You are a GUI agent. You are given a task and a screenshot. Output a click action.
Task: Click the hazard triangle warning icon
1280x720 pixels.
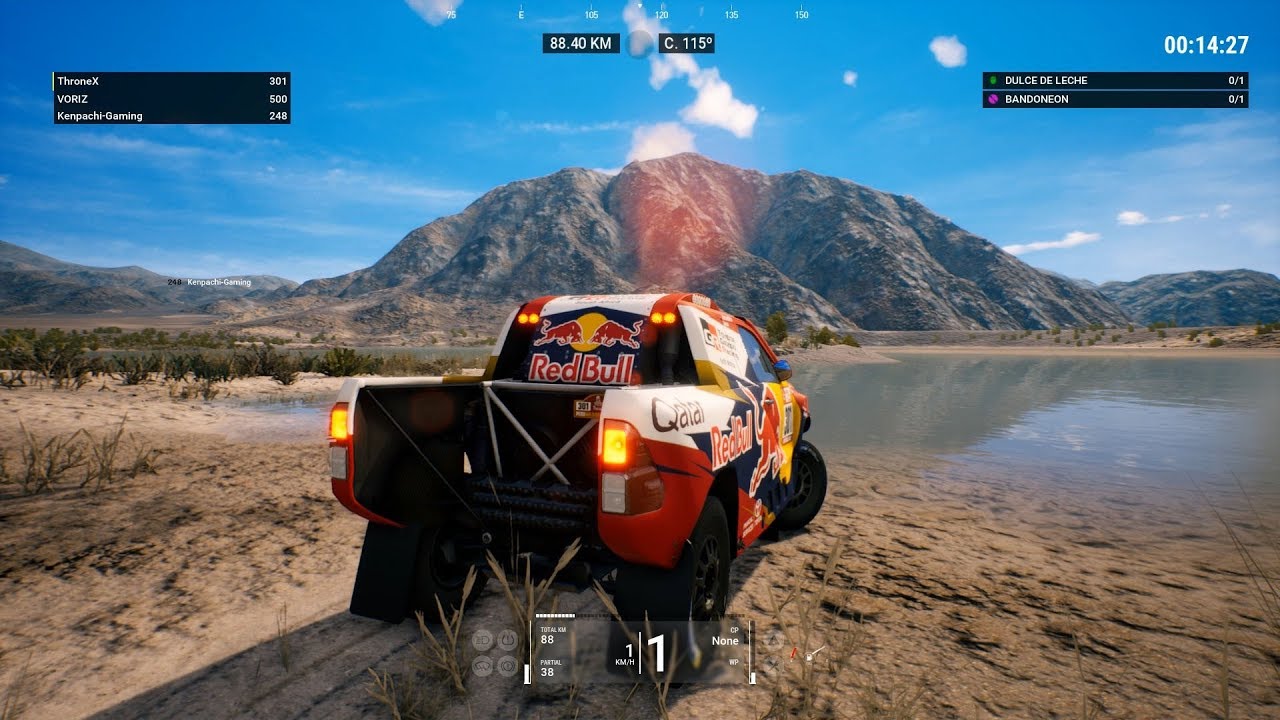(x=774, y=641)
